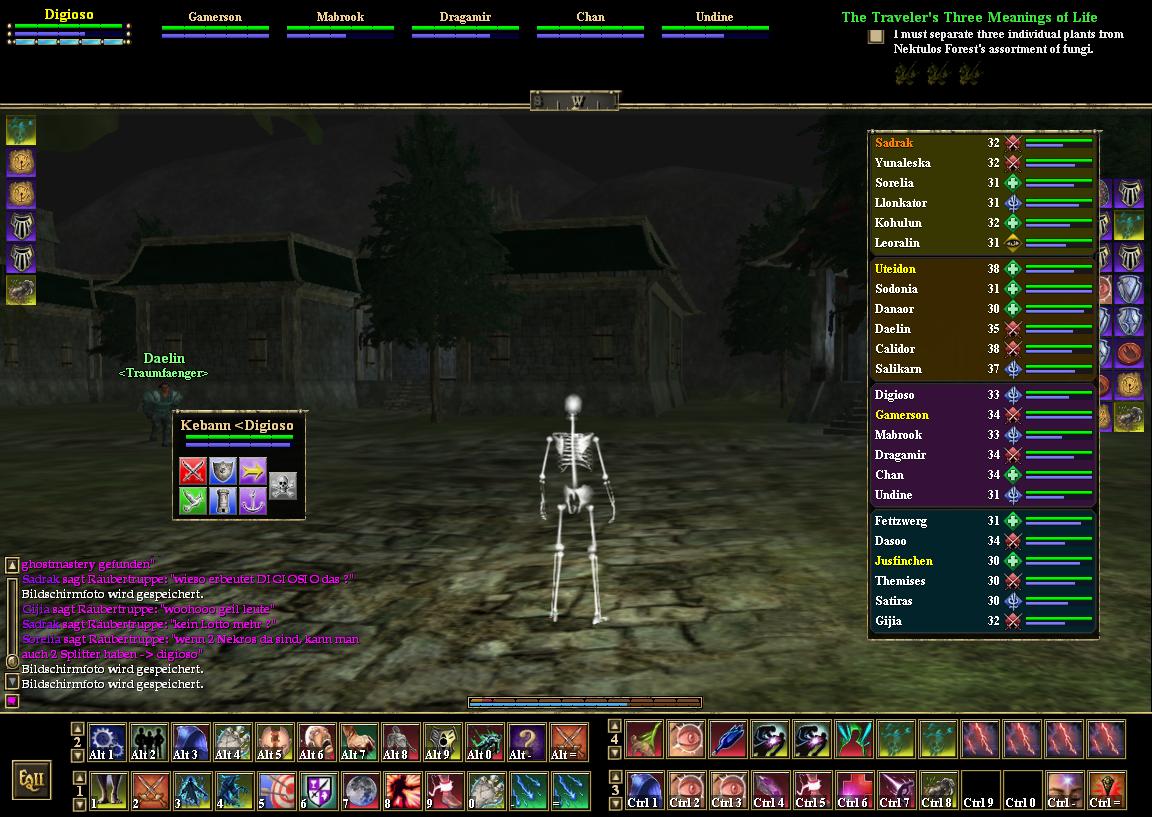The width and height of the screenshot is (1152, 817).
Task: Use the target bullseye ability in slot 5
Action: (274, 790)
